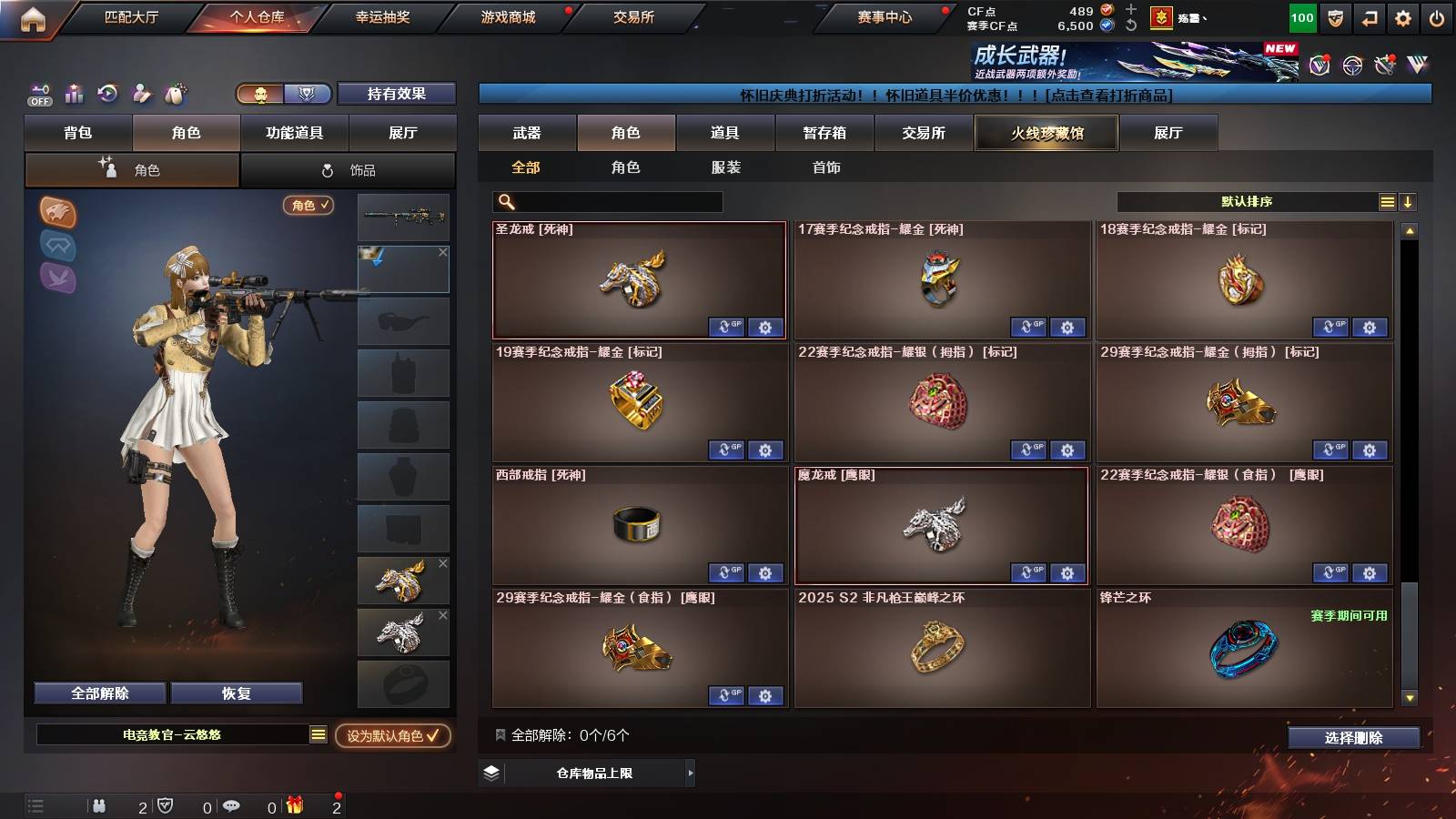Image resolution: width=1456 pixels, height=819 pixels.
Task: Click the bar-chart ranking icon in the left toolbar
Action: point(72,94)
